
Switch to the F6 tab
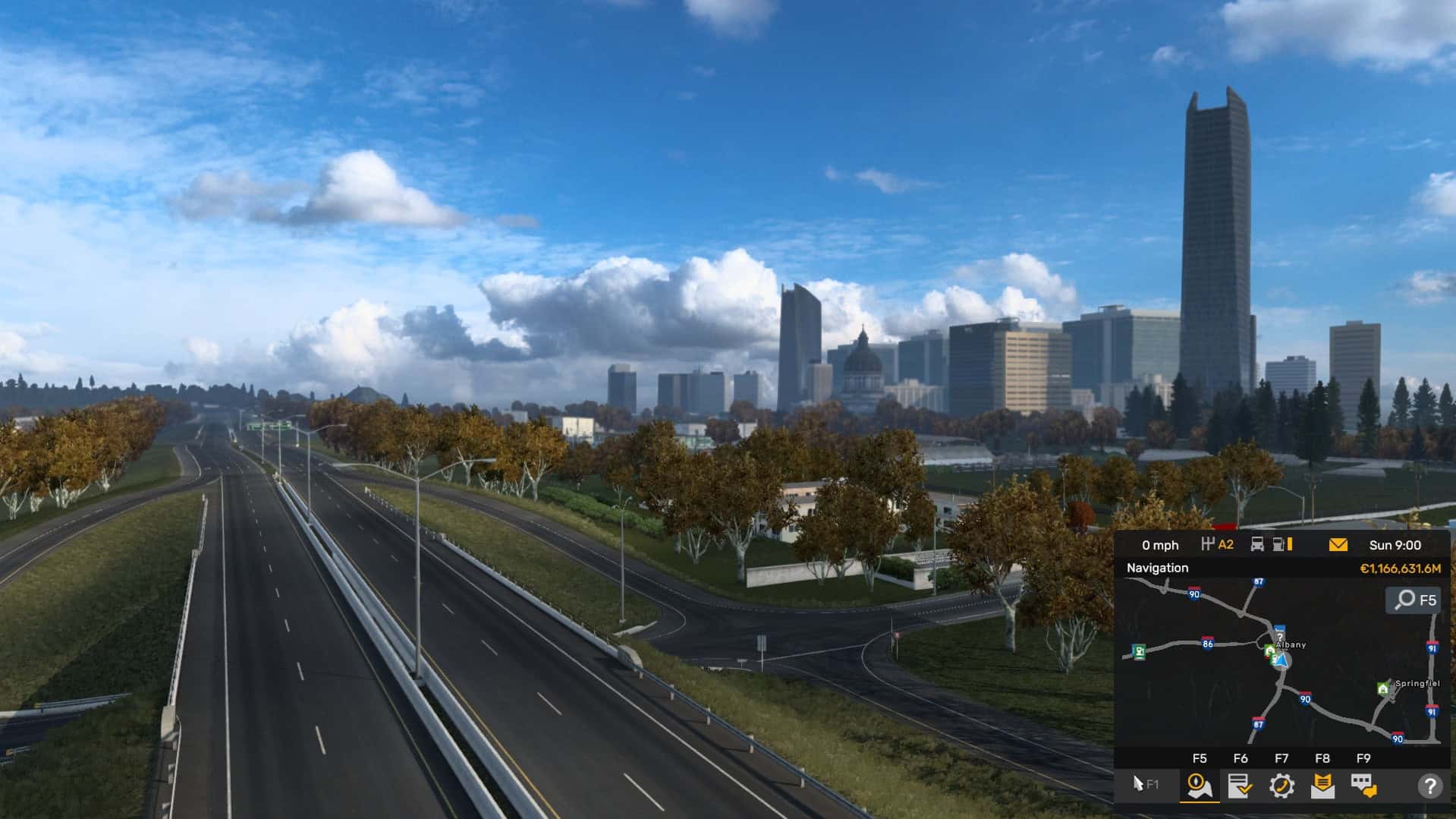tap(1241, 758)
